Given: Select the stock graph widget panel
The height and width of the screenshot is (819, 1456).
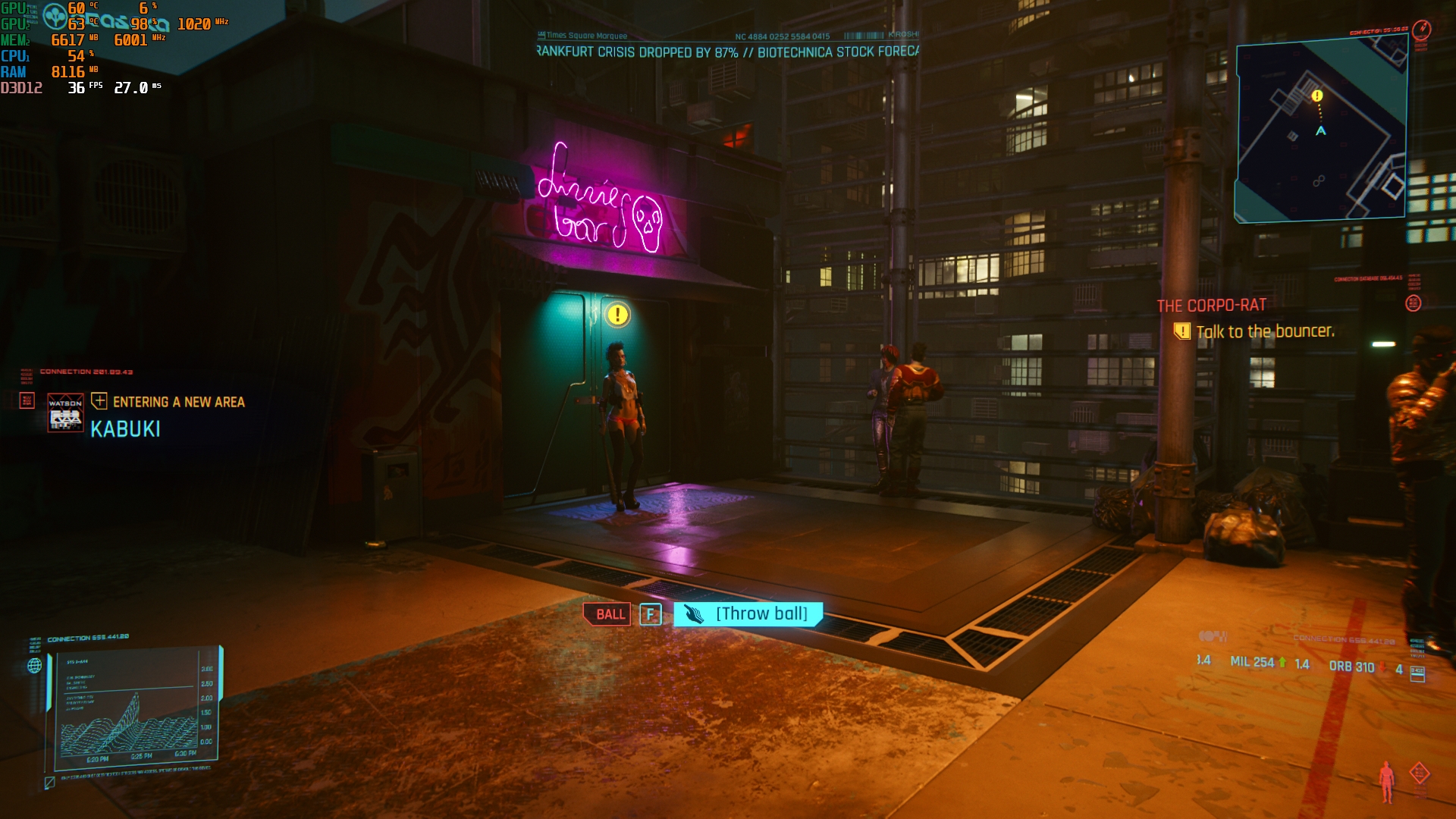Looking at the screenshot, I should point(134,705).
